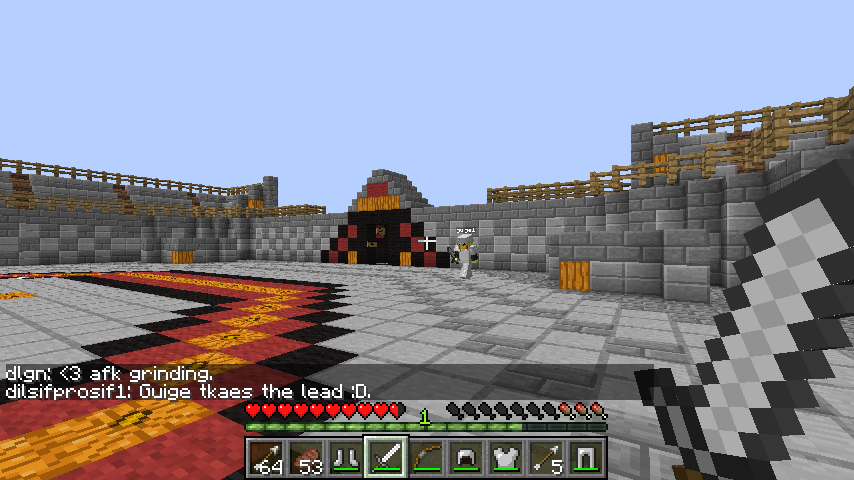This screenshot has height=480, width=854.
Task: Select the stack of 5 arrows
Action: click(x=546, y=458)
